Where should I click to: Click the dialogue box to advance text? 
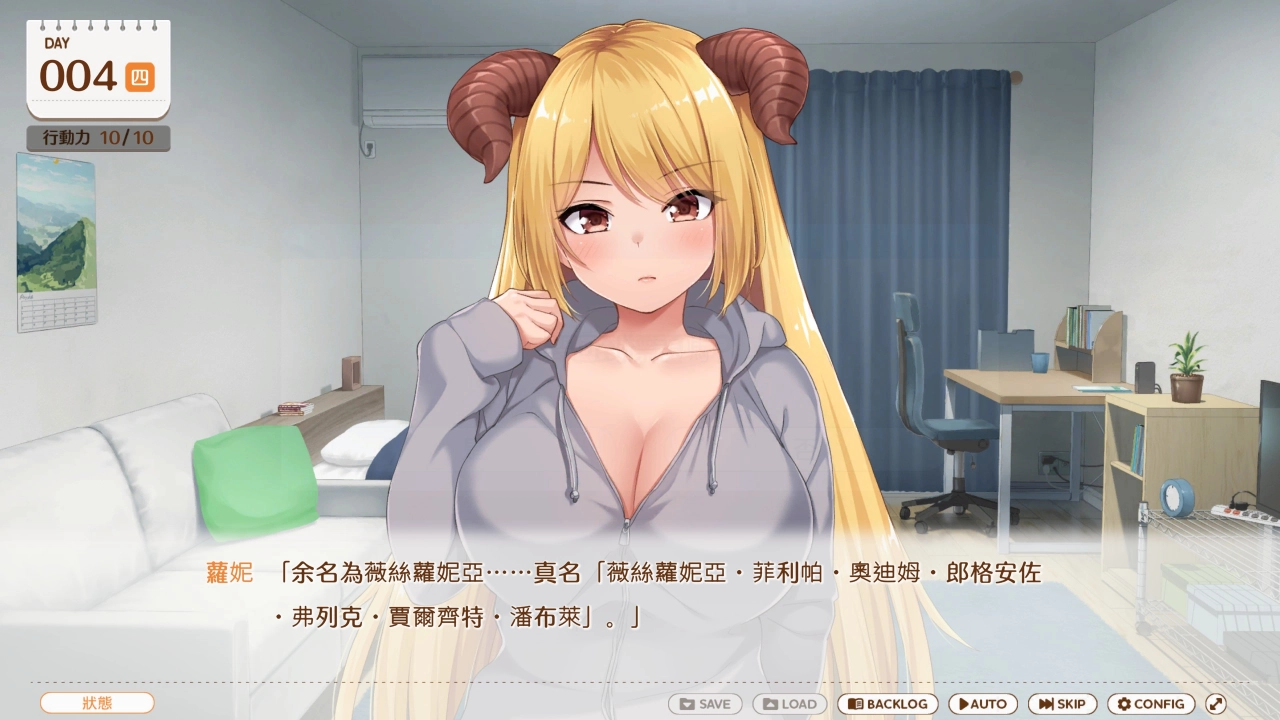click(640, 610)
